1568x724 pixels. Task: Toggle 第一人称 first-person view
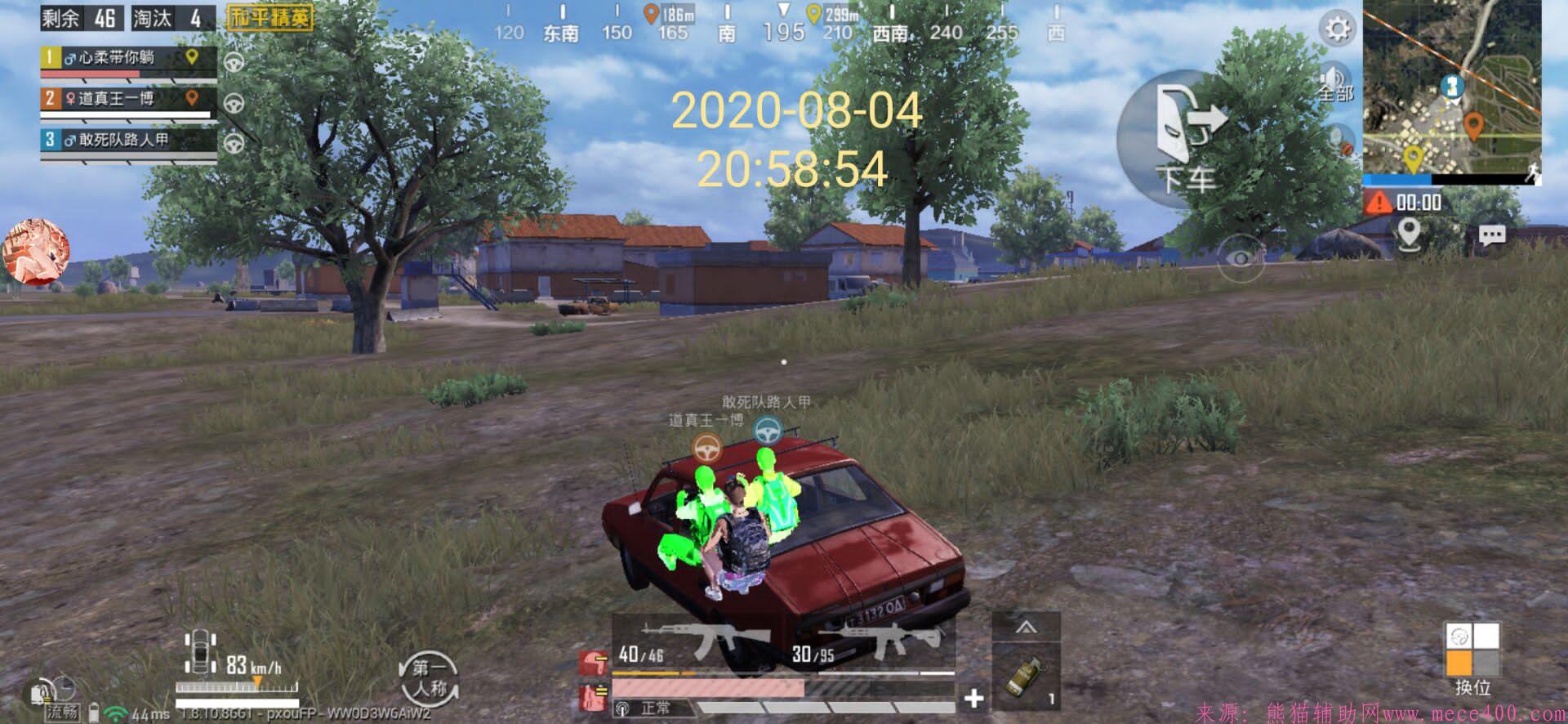tap(428, 678)
